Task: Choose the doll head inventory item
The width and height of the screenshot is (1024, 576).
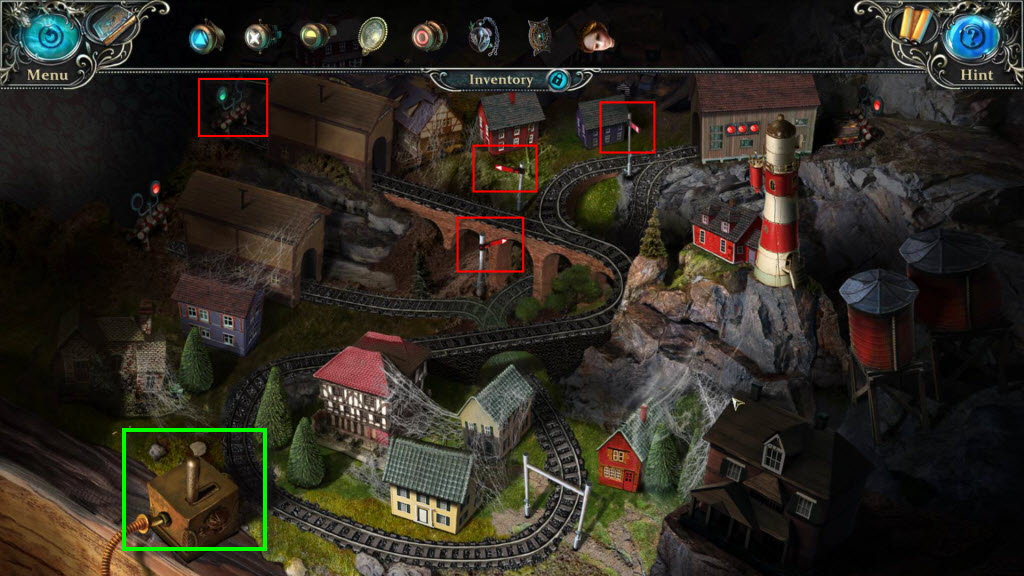Action: (596, 37)
